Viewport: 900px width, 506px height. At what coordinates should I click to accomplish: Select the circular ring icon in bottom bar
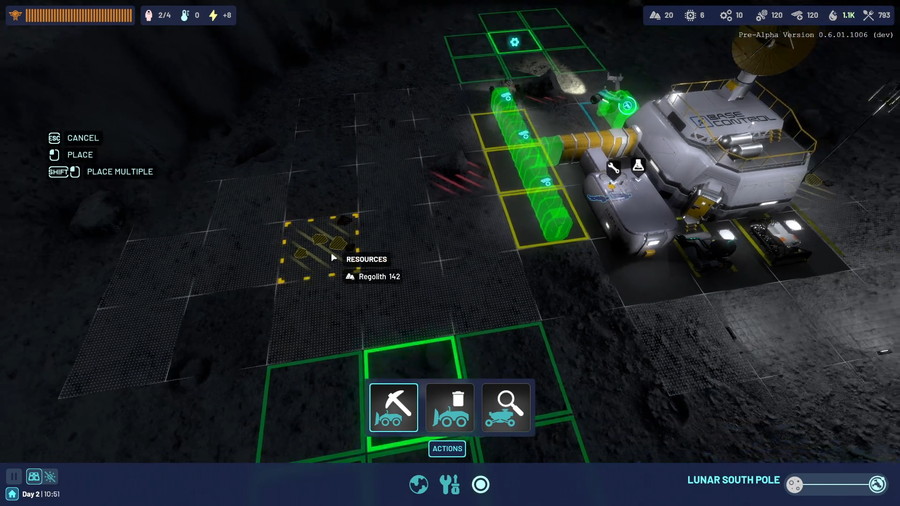click(x=481, y=484)
